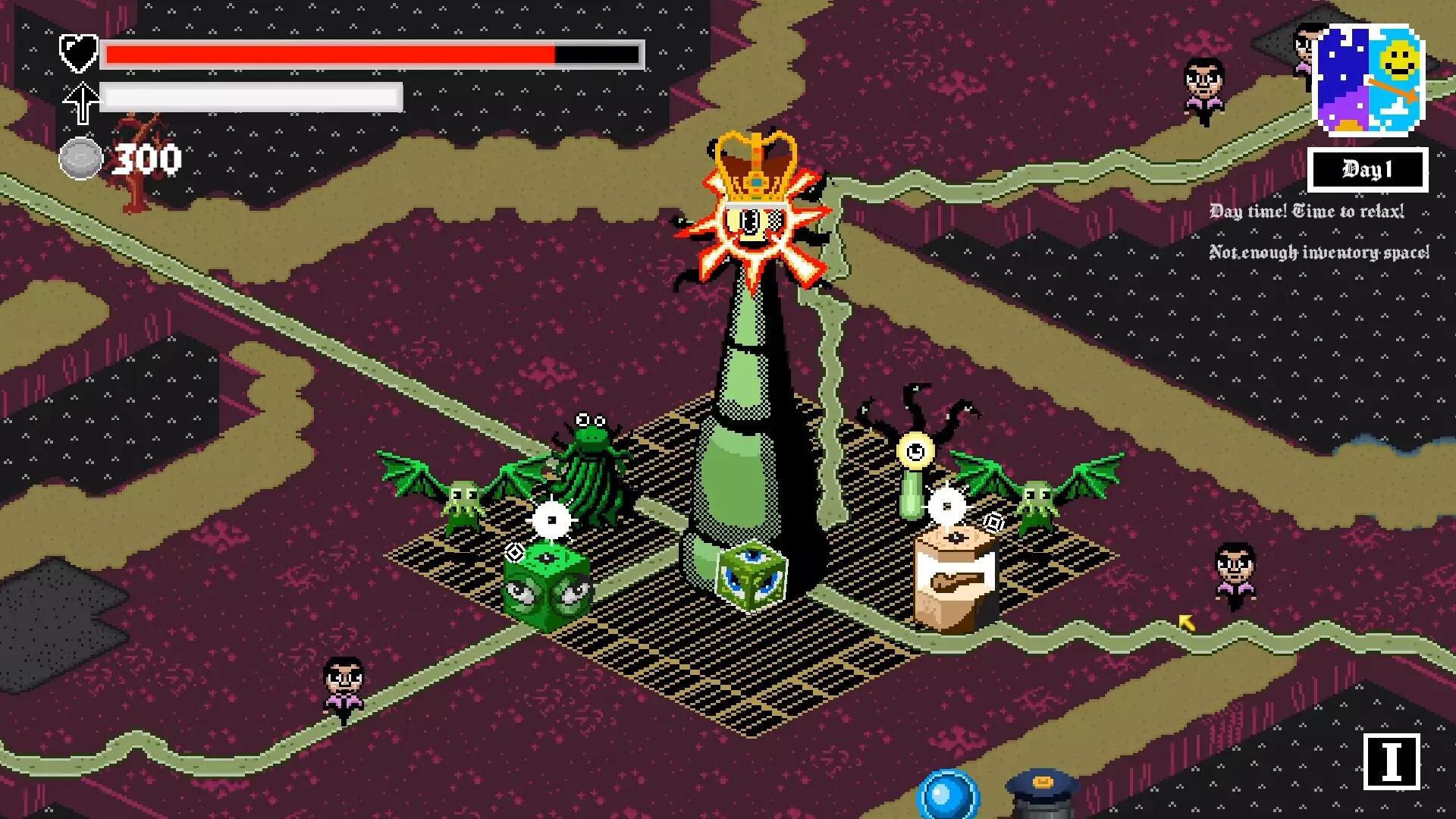
Task: Click the white sparkle marker over the dice block
Action: [551, 519]
